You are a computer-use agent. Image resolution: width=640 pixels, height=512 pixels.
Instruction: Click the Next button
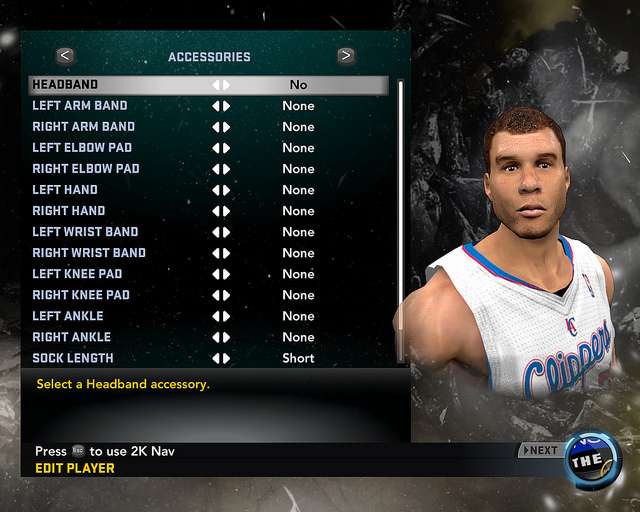tap(540, 450)
